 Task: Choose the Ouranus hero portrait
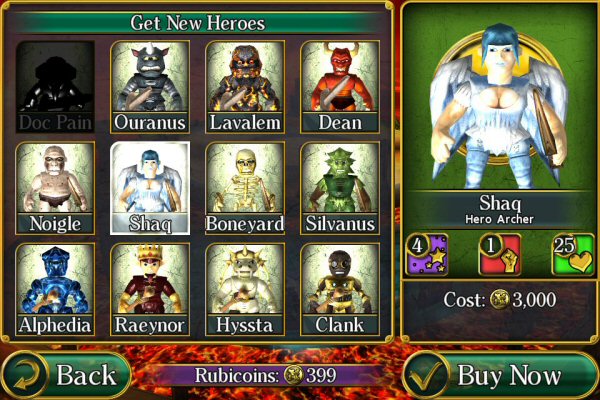pos(150,87)
